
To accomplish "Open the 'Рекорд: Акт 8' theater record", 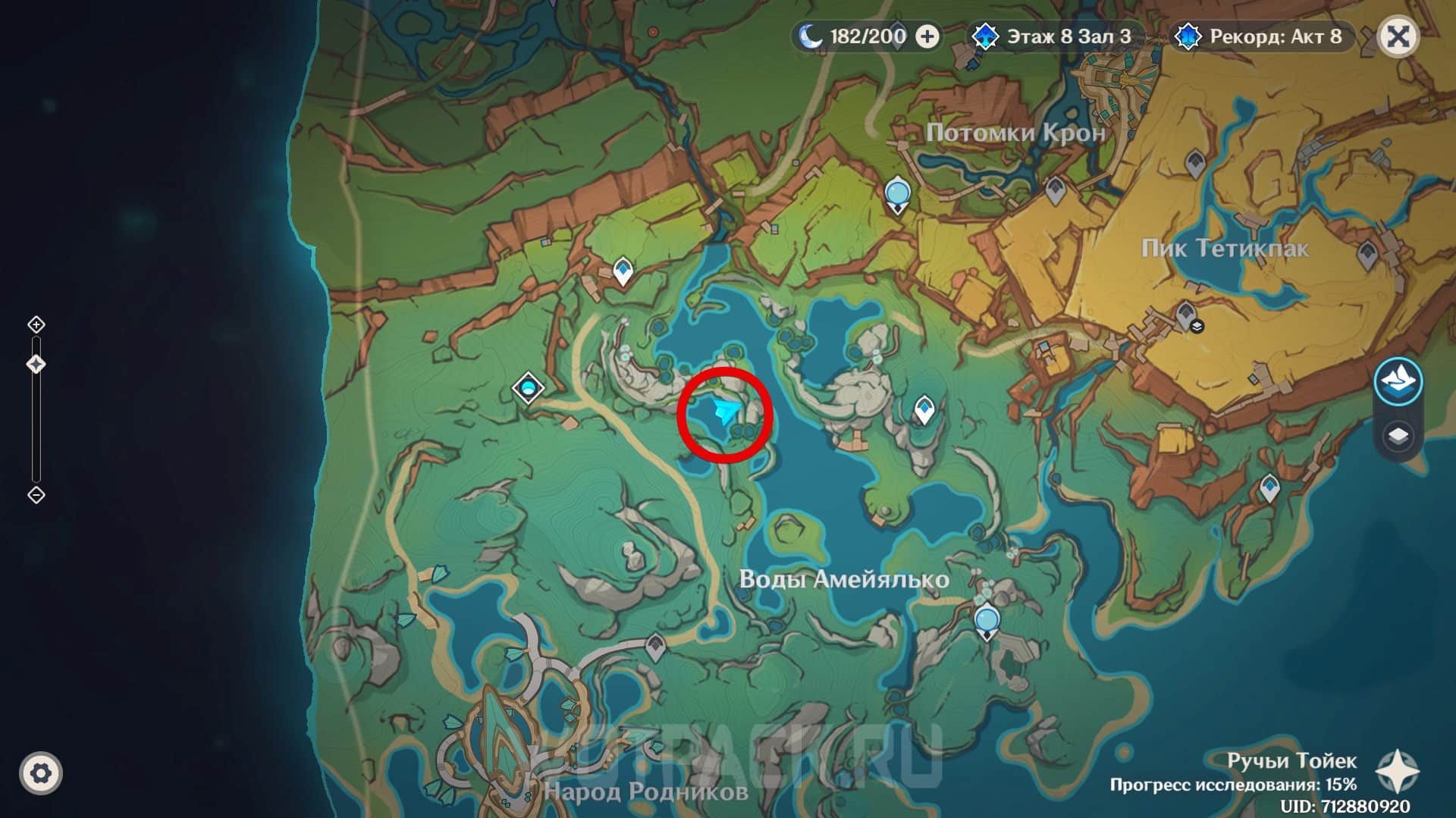I will point(1261,36).
